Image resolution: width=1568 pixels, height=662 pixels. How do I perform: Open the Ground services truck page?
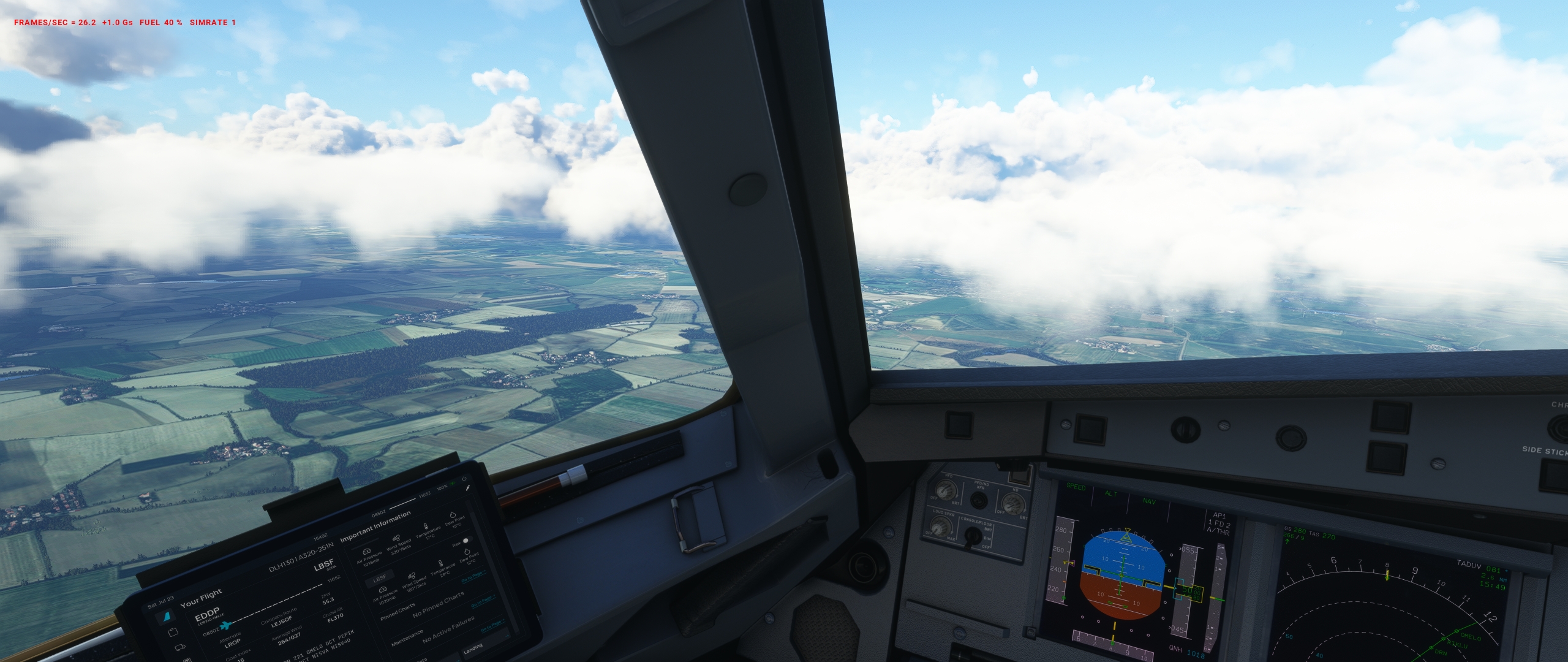[x=181, y=647]
